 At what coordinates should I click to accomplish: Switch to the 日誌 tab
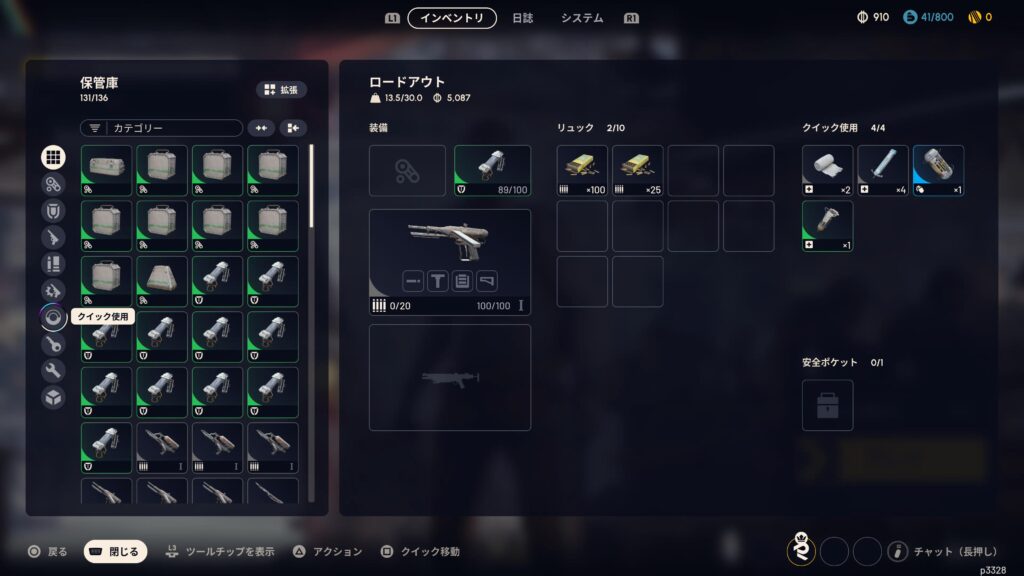522,18
